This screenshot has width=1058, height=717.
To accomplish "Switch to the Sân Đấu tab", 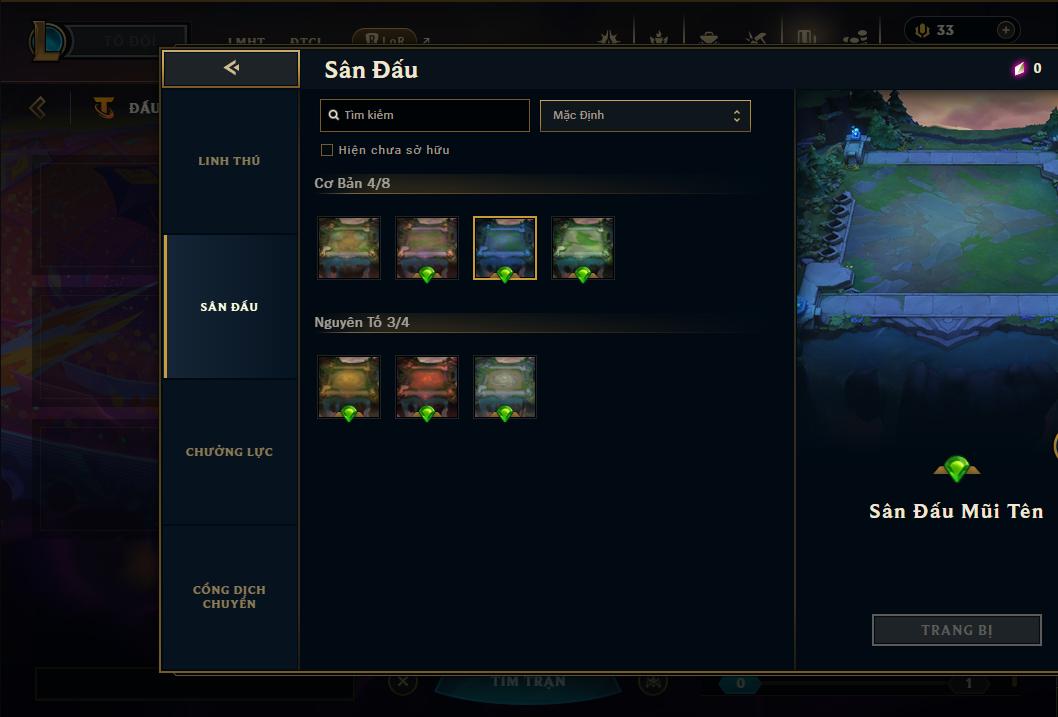I will 229,307.
